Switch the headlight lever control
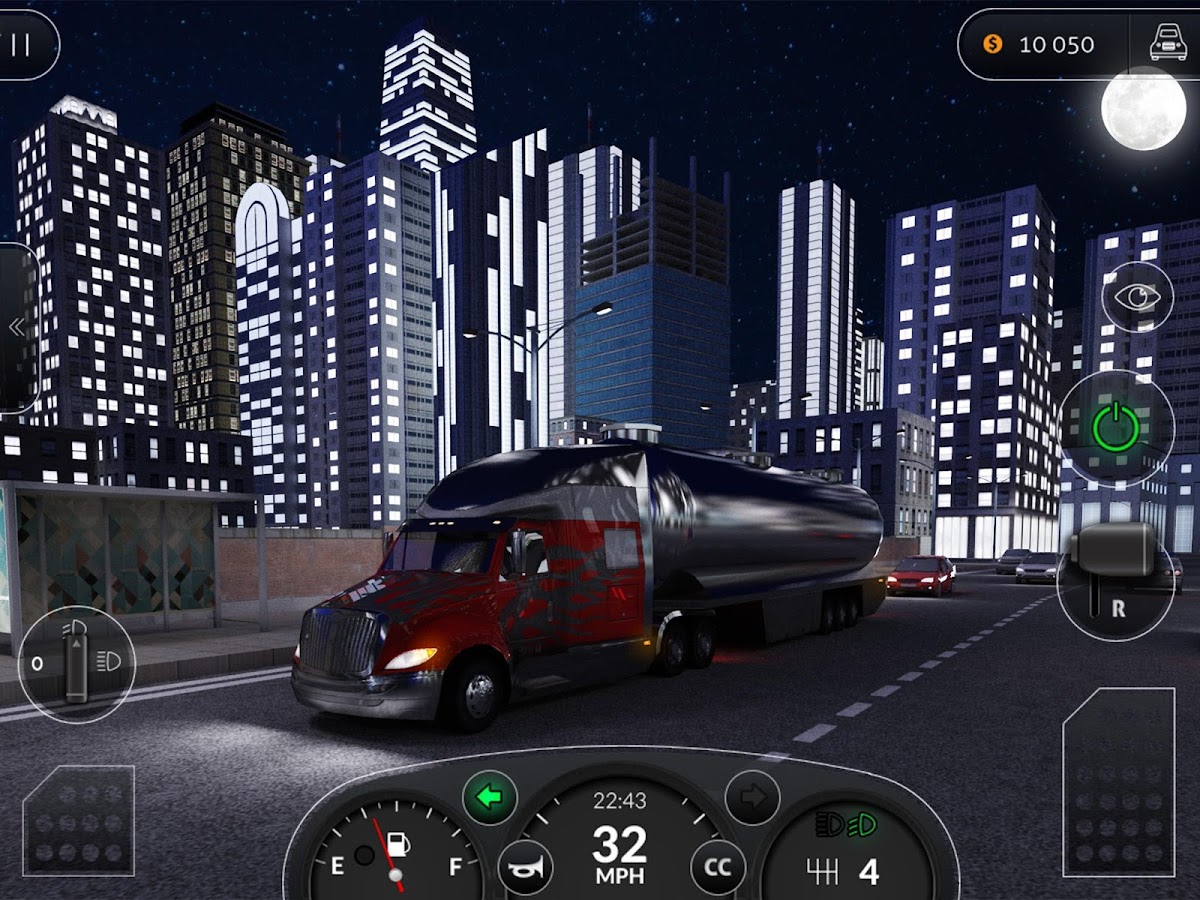 coord(76,663)
